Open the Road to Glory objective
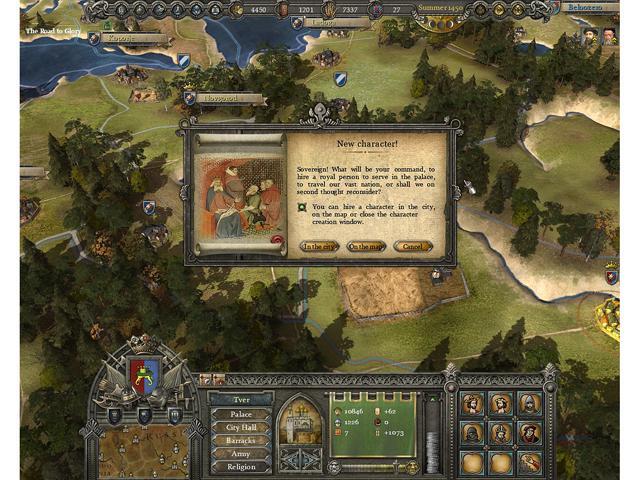Screen dimensions: 640x480 (54, 31)
